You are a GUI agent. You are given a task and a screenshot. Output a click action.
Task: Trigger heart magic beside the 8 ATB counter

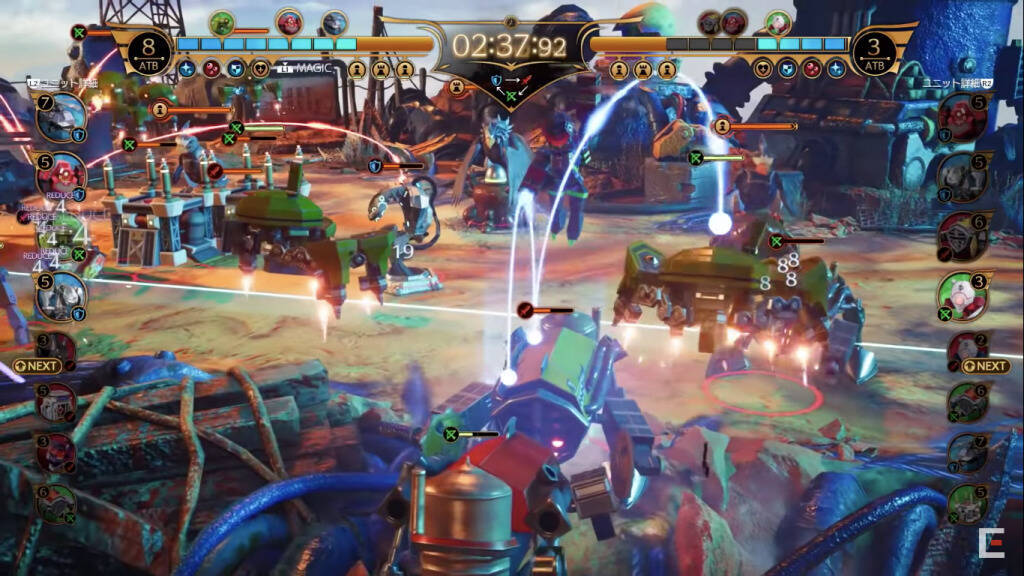(260, 69)
